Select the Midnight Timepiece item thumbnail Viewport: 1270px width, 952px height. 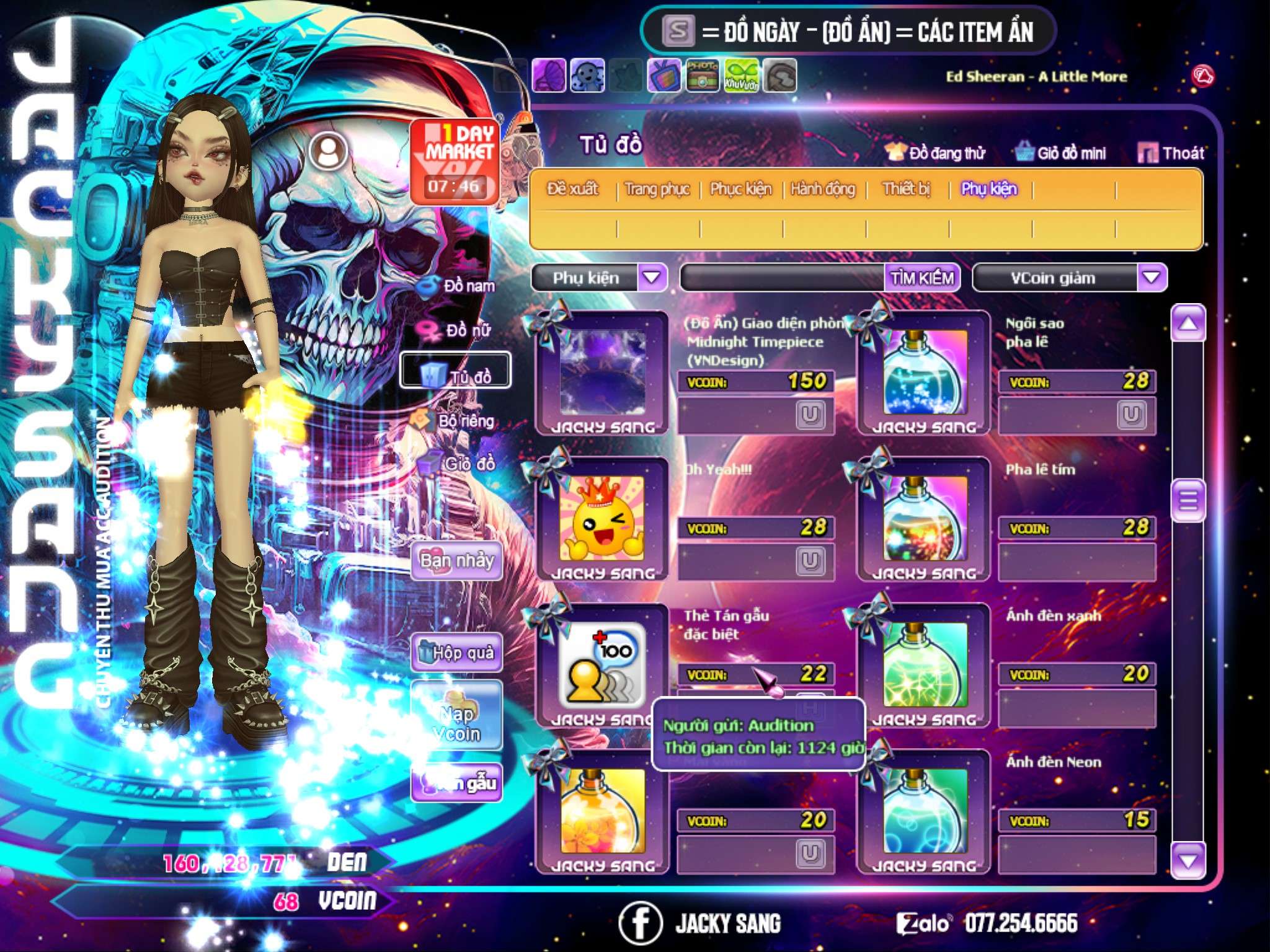point(602,372)
